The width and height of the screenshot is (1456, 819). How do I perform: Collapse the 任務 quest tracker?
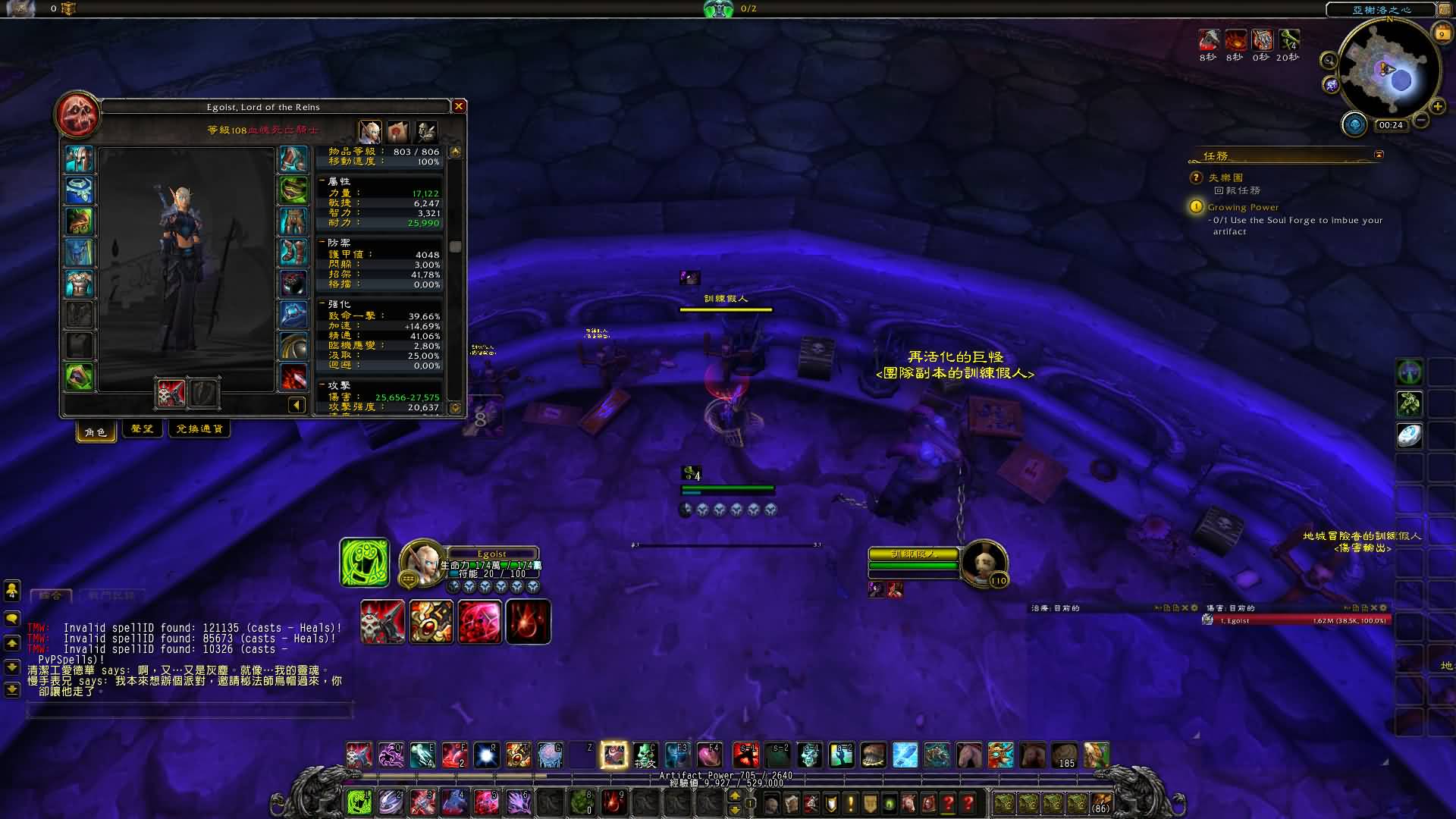1379,155
